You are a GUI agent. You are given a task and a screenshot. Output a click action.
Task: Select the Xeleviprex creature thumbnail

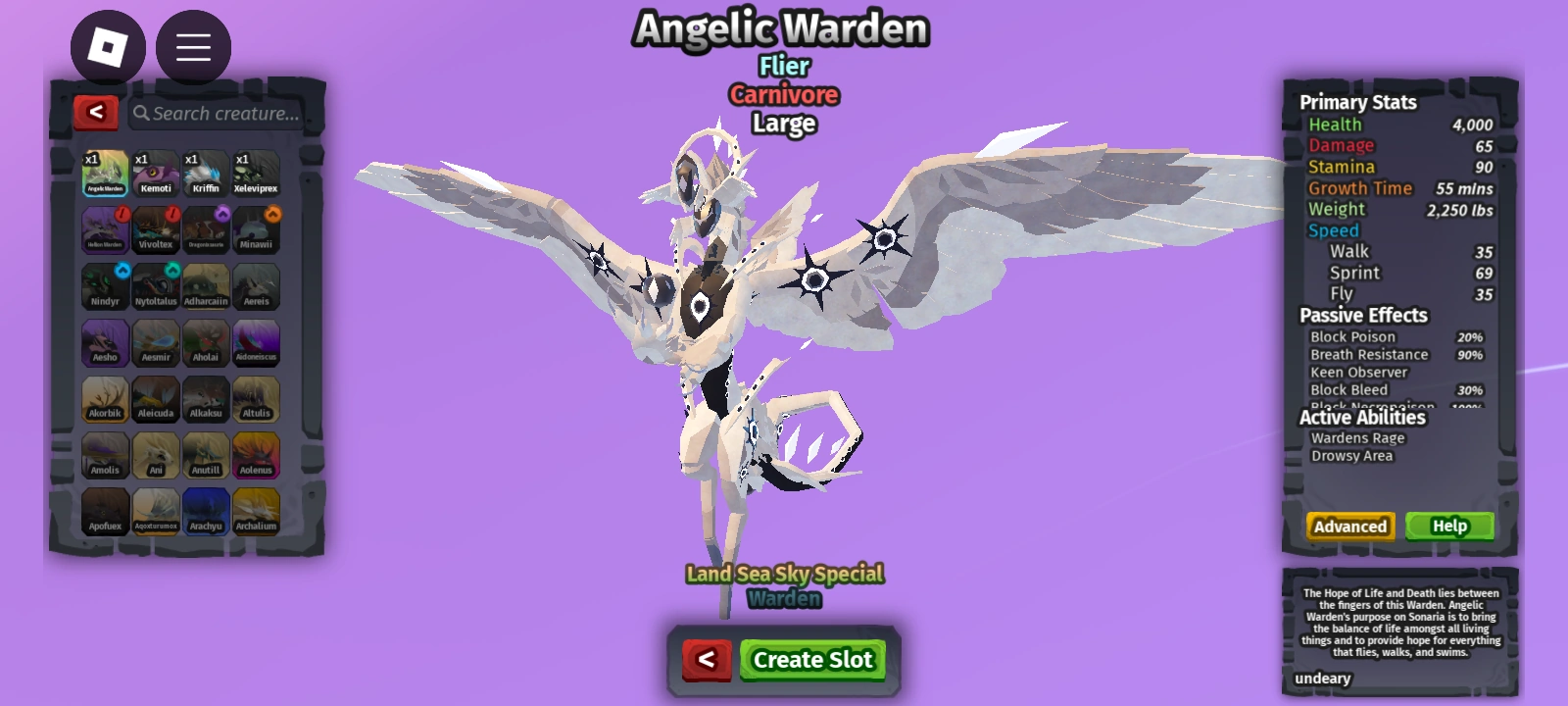click(258, 172)
